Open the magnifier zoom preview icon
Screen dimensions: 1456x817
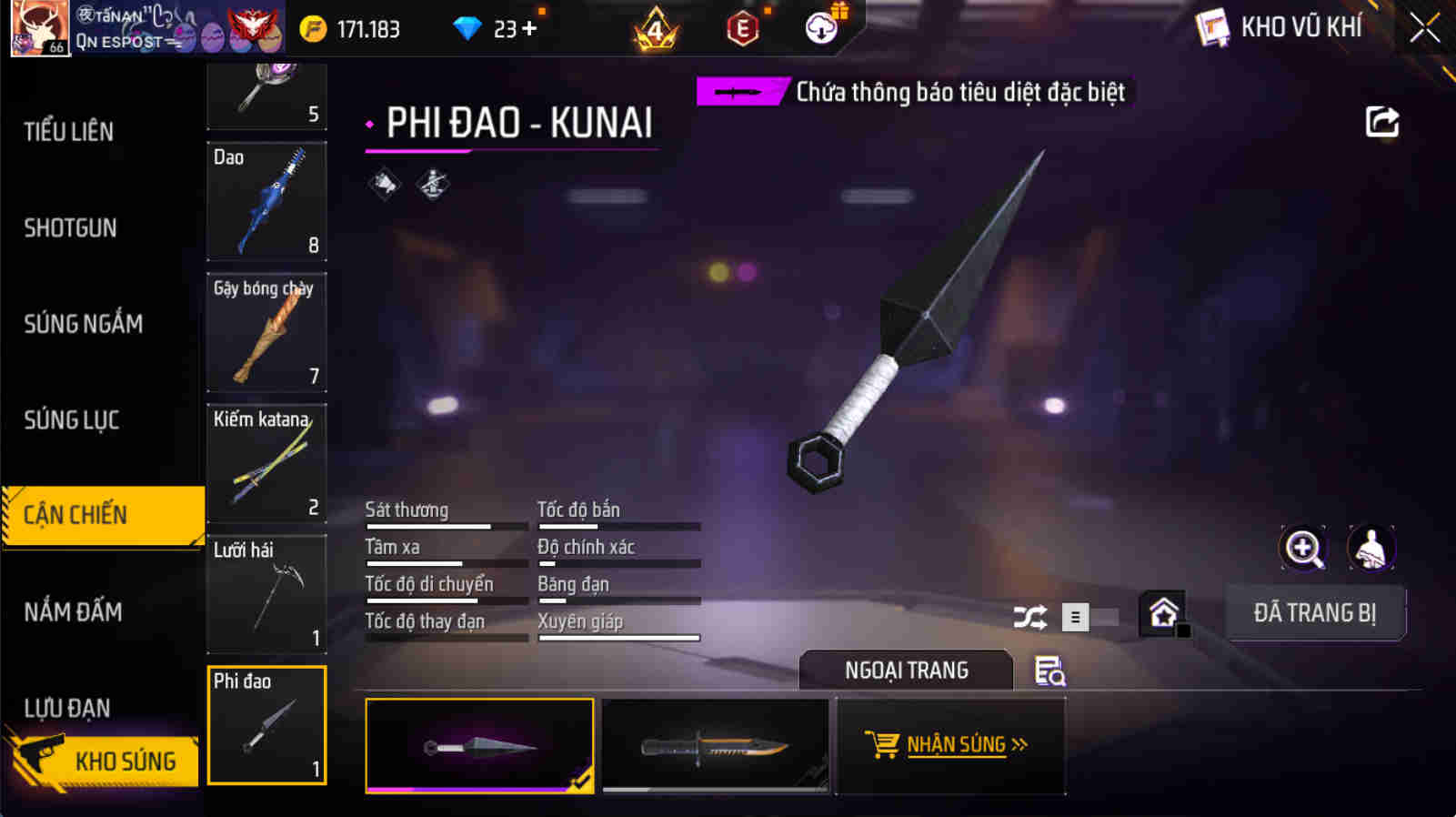coord(1304,548)
